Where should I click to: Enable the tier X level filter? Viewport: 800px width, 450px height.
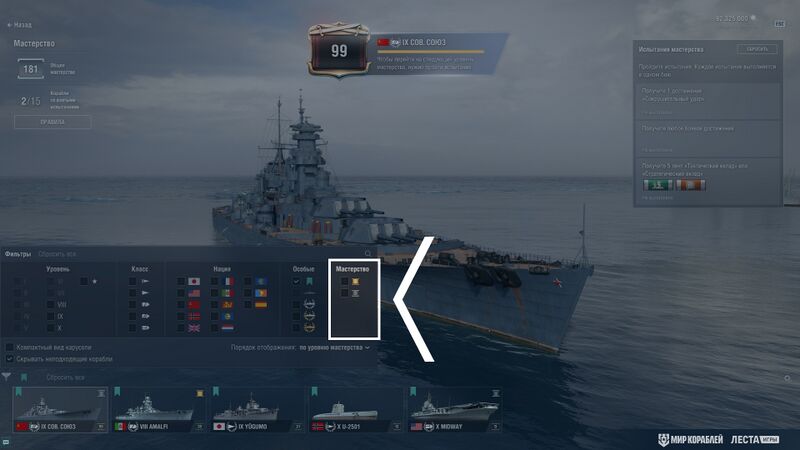click(51, 328)
